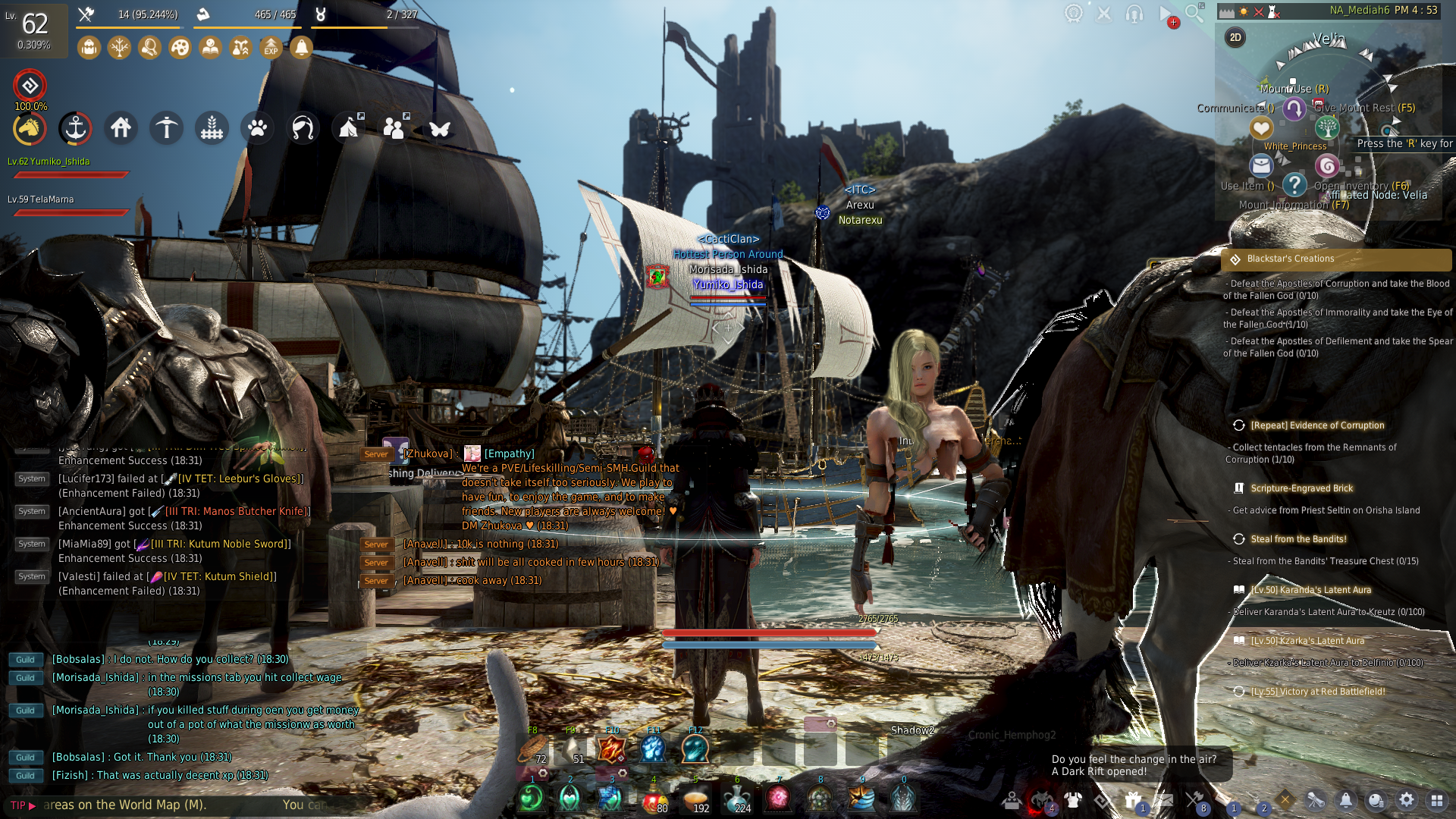Click the anchor ship status icon

click(75, 129)
